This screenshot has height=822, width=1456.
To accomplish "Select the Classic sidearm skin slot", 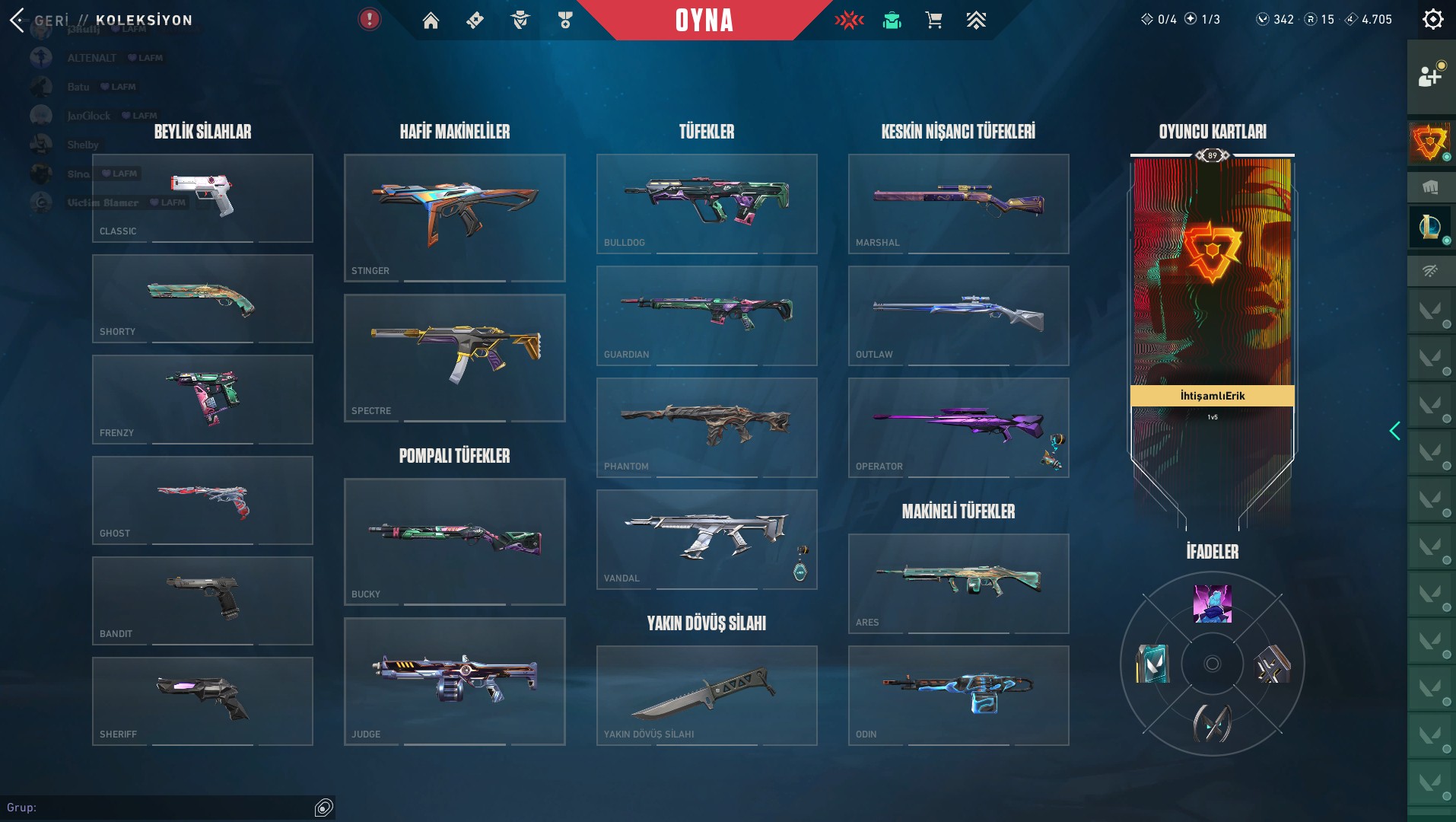I will tap(202, 198).
